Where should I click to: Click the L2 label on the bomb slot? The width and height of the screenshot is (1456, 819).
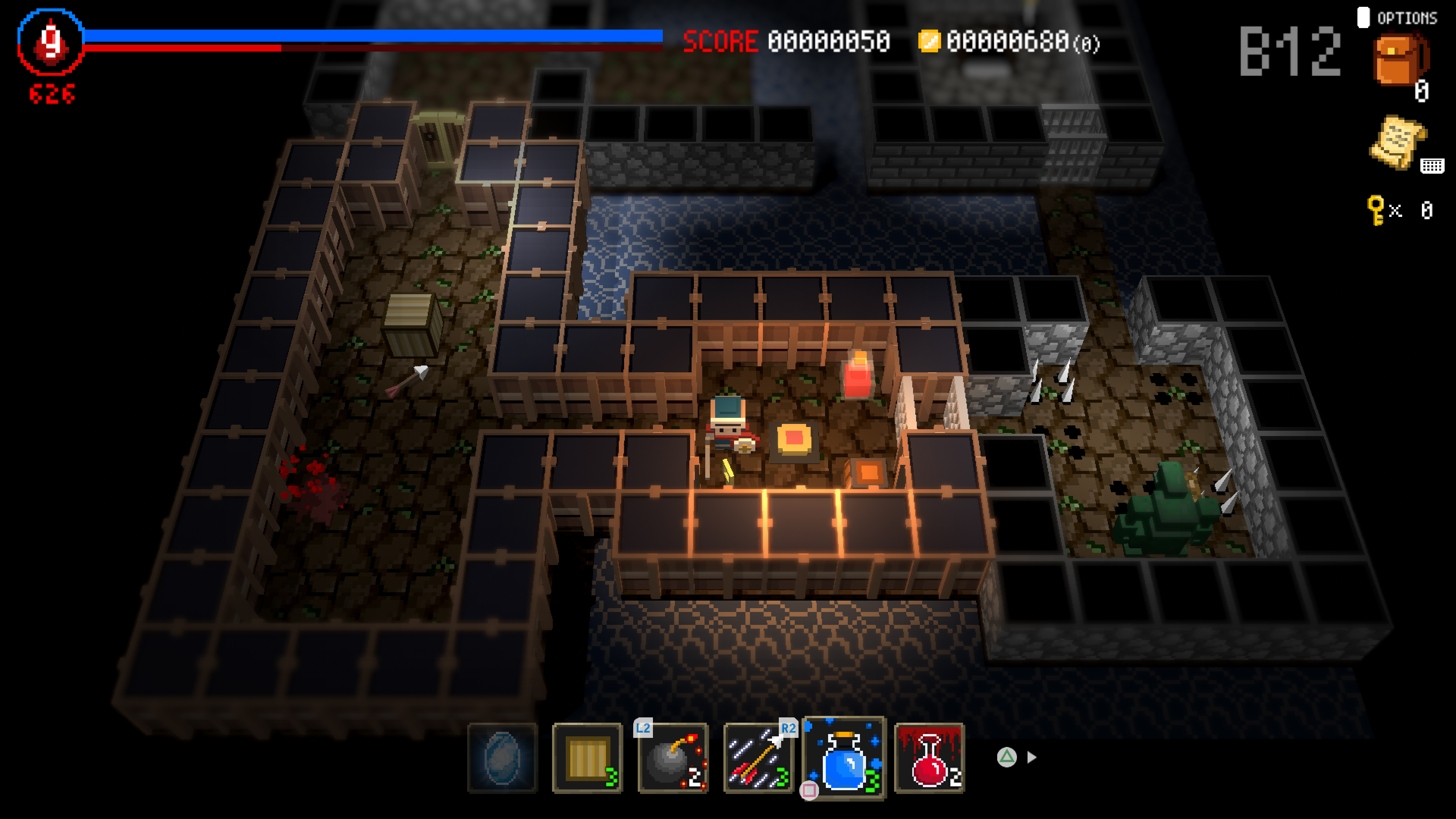click(x=643, y=728)
